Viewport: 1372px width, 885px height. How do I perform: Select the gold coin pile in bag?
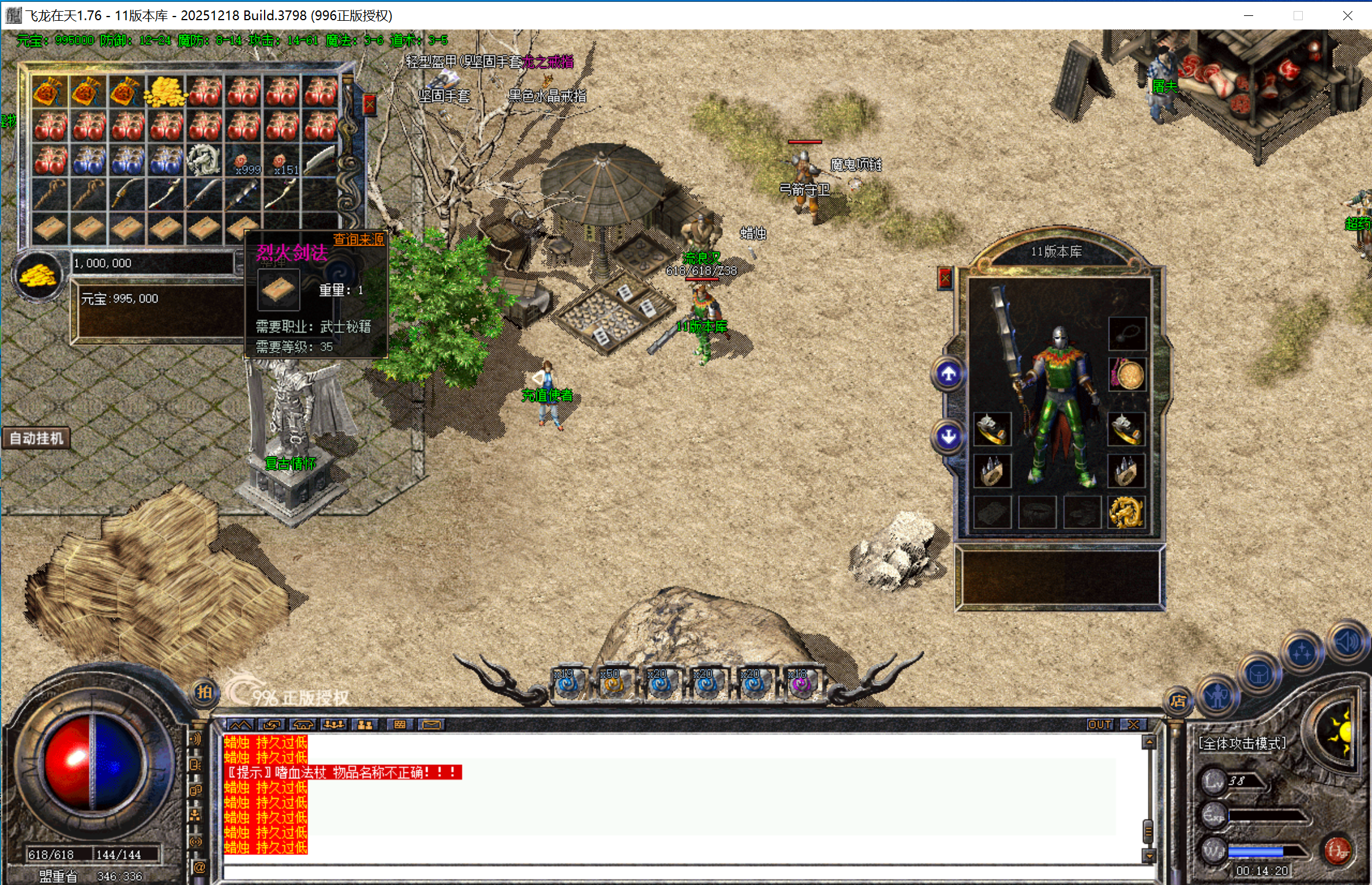pyautogui.click(x=165, y=92)
